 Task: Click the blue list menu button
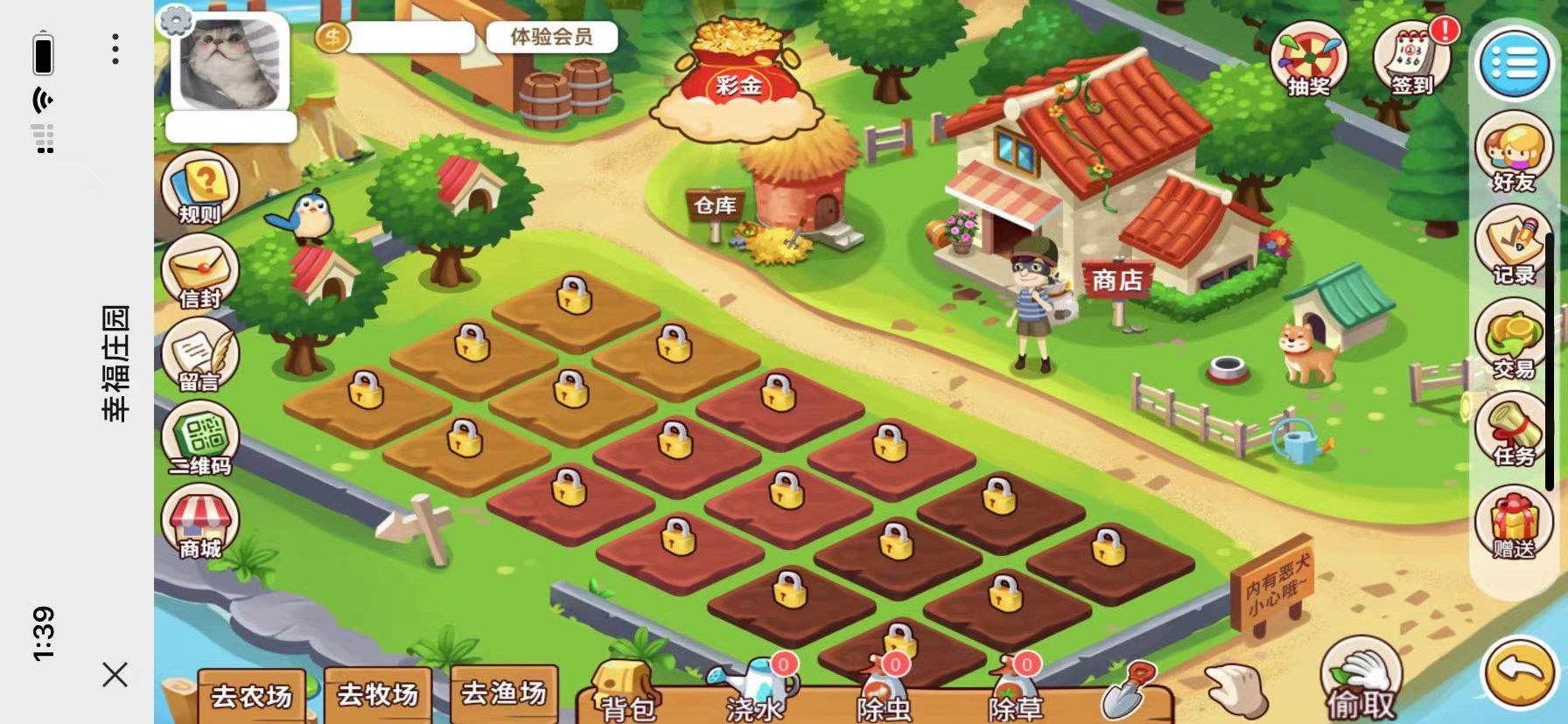pyautogui.click(x=1514, y=61)
